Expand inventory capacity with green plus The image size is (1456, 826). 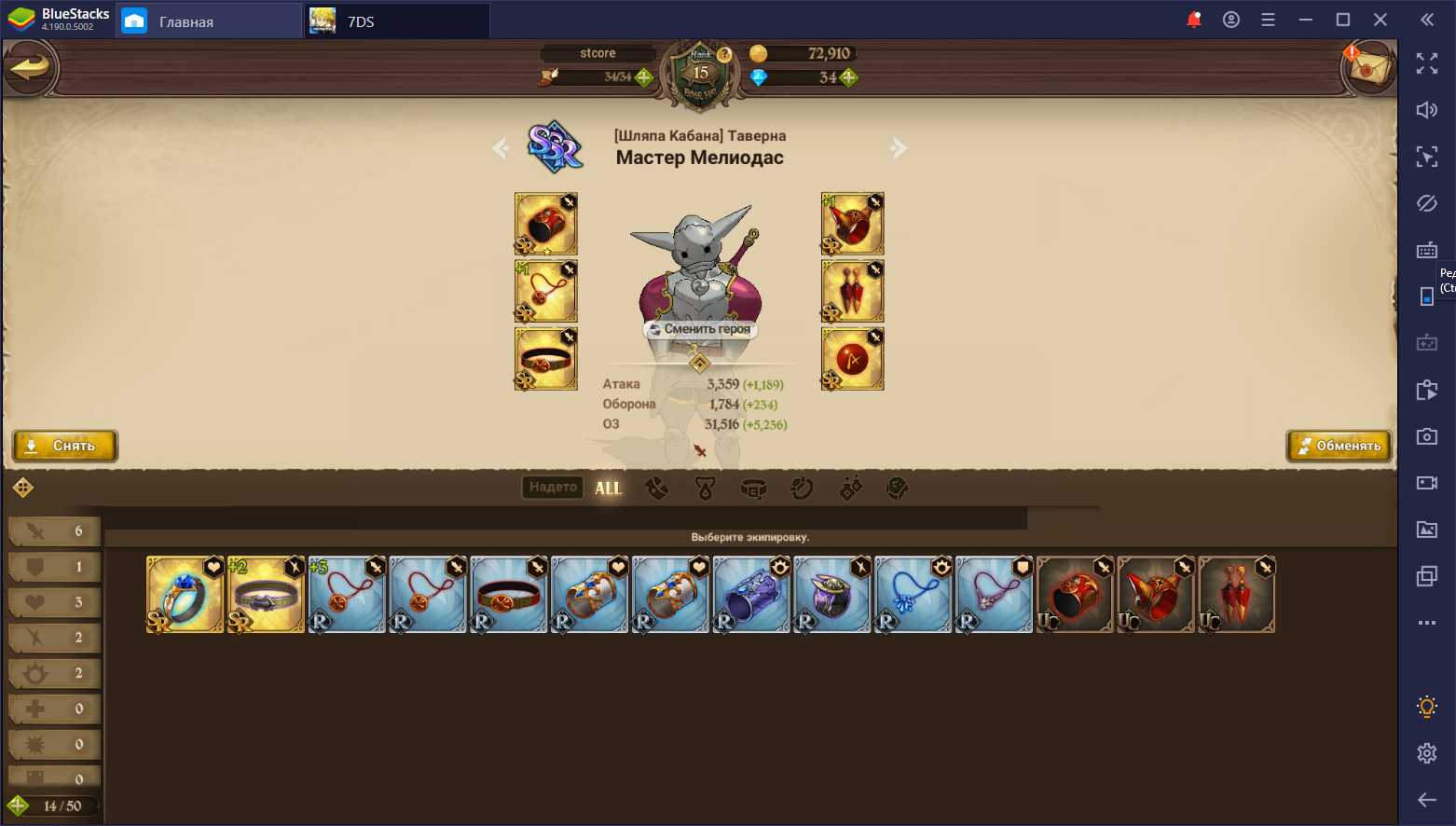click(x=18, y=805)
